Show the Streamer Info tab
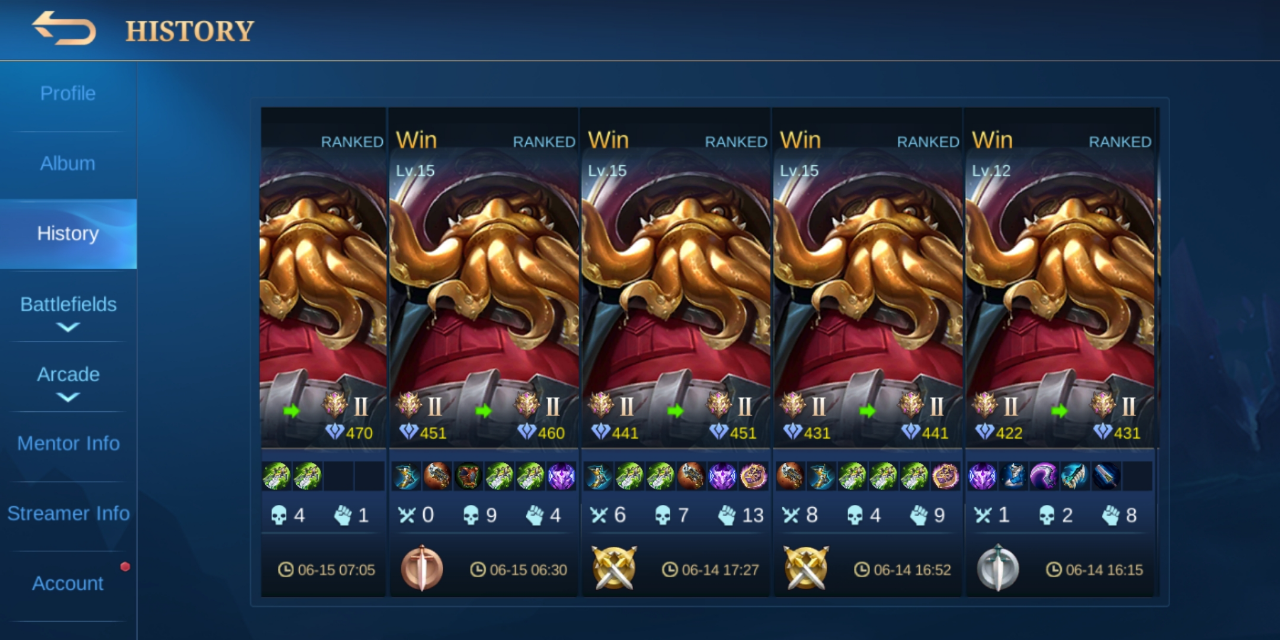Screen dimensions: 1280x640 [68, 514]
